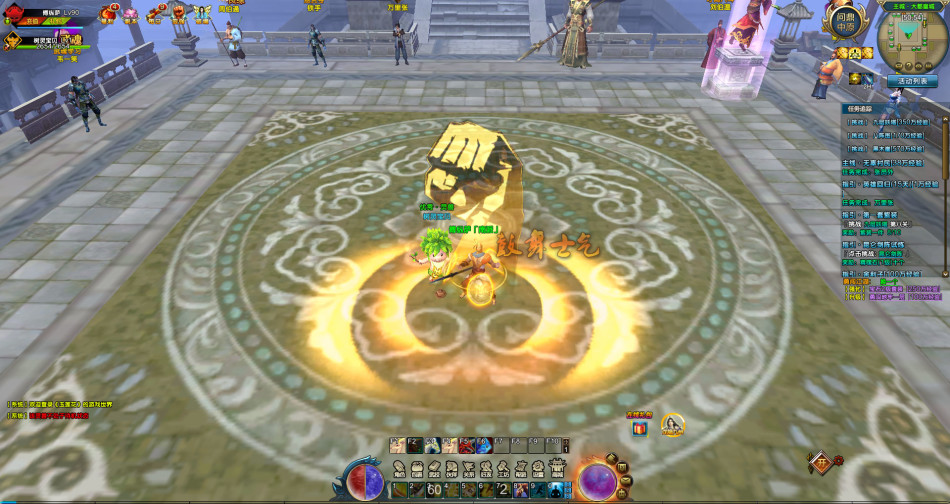Open the 角色 character menu

[x=398, y=469]
